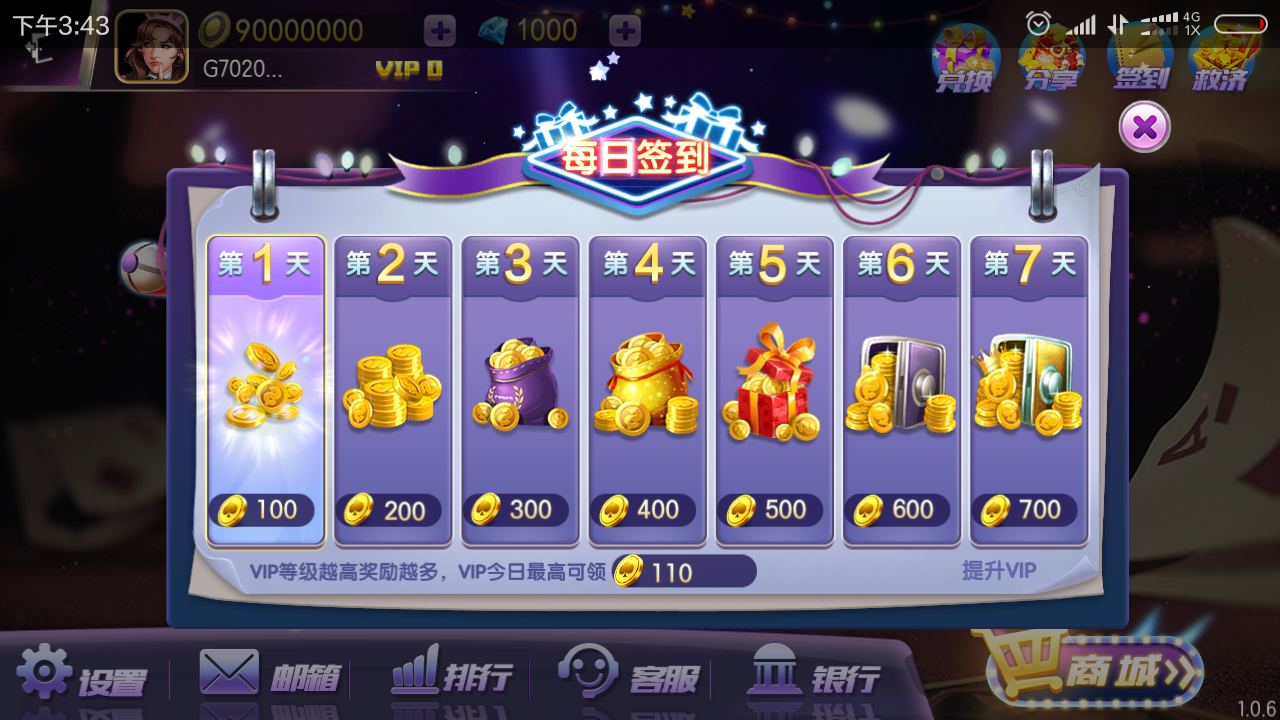This screenshot has height=720, width=1280.
Task: Open the 兑换 exchange icon
Action: tap(963, 60)
